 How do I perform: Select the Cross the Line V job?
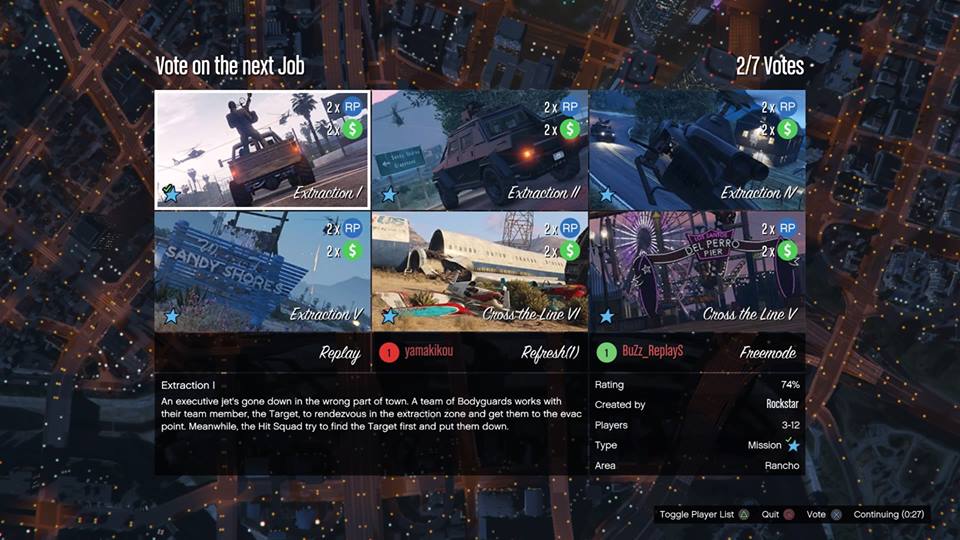[x=696, y=271]
